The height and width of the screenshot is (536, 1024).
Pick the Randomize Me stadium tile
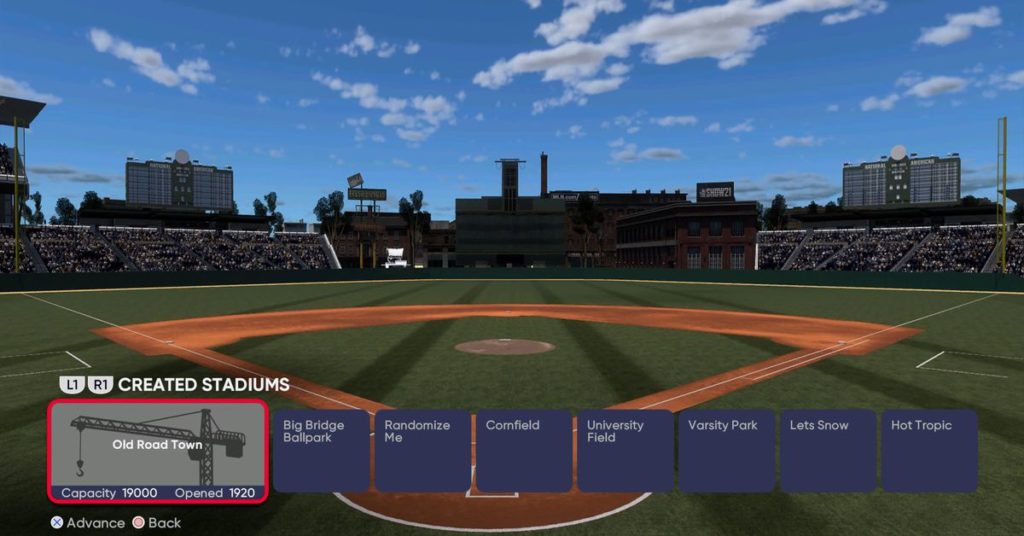tap(422, 450)
